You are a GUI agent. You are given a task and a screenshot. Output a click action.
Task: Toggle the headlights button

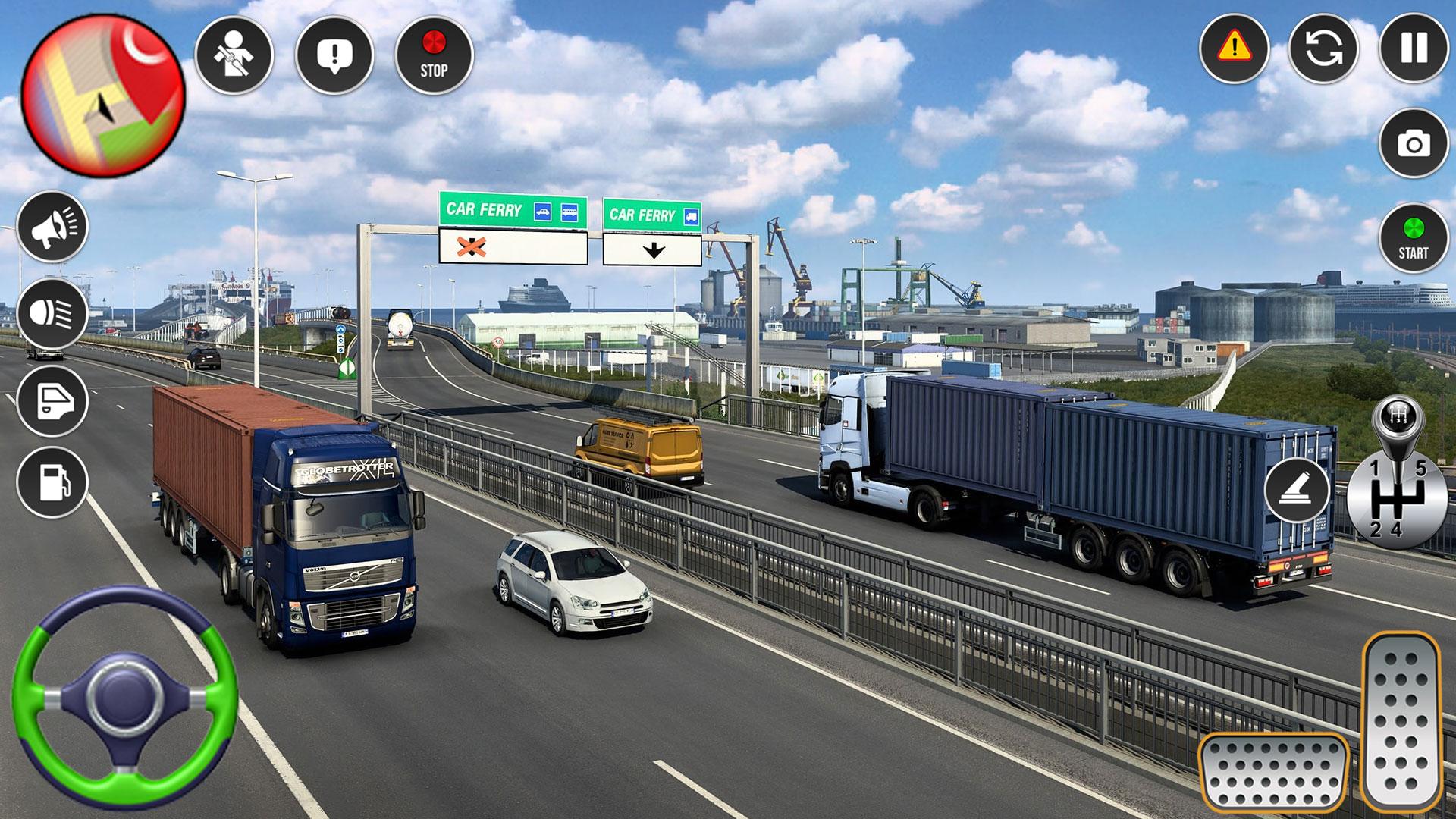pyautogui.click(x=52, y=312)
